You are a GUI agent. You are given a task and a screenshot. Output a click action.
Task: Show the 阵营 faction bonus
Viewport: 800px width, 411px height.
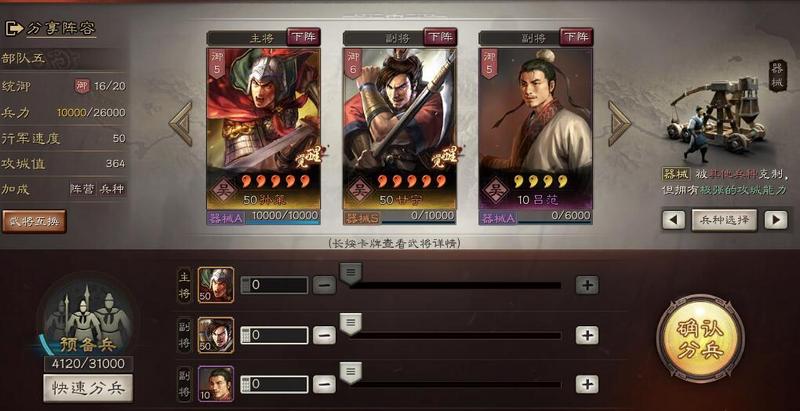click(81, 189)
